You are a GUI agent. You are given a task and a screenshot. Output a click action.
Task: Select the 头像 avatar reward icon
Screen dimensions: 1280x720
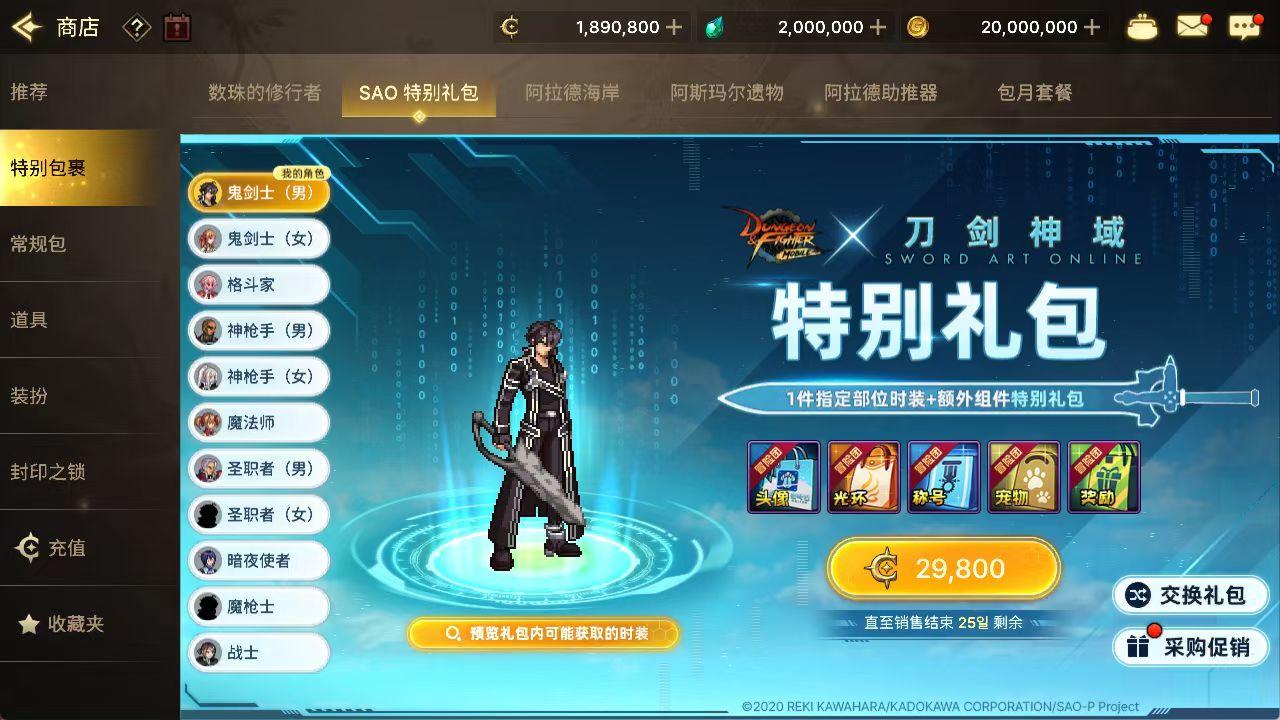click(783, 477)
